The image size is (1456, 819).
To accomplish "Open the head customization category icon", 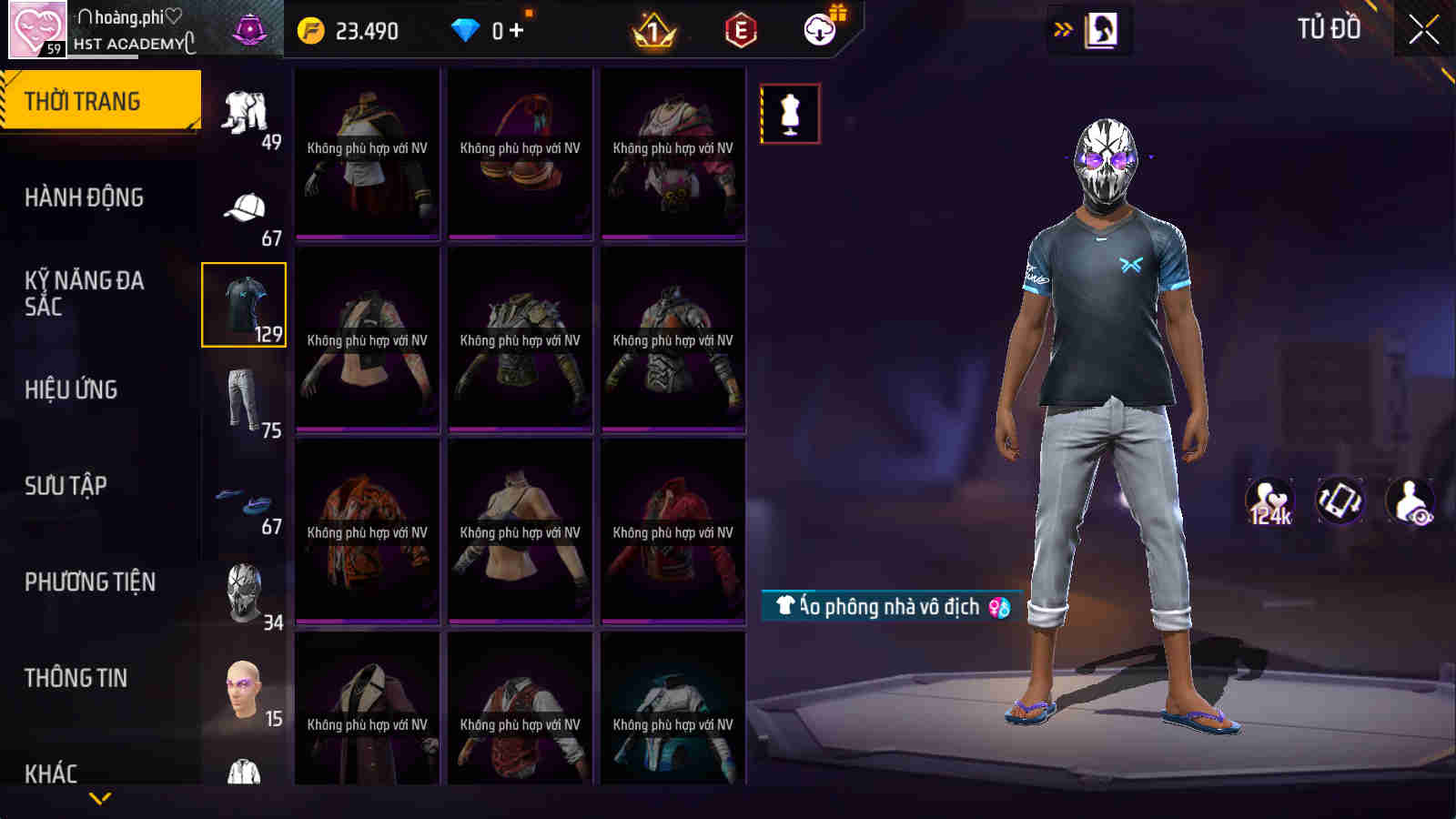I will [242, 689].
